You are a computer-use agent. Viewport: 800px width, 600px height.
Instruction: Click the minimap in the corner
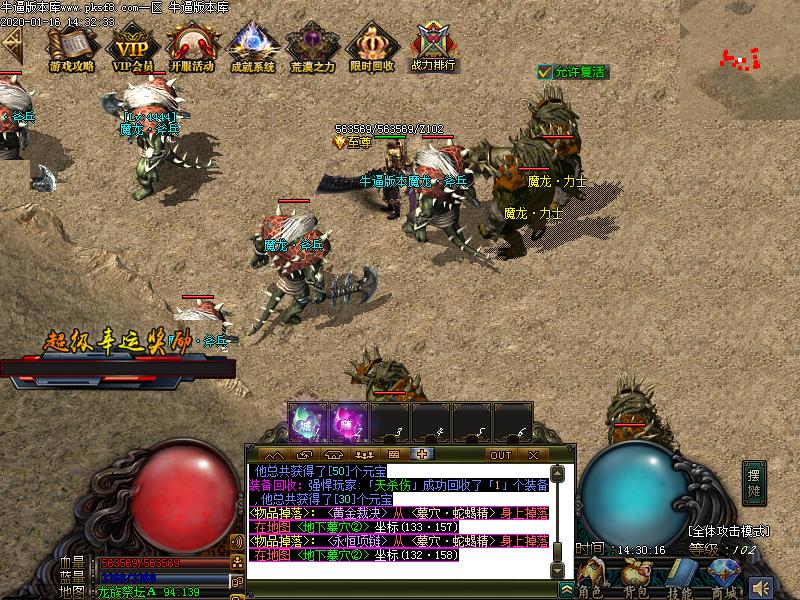coord(740,50)
